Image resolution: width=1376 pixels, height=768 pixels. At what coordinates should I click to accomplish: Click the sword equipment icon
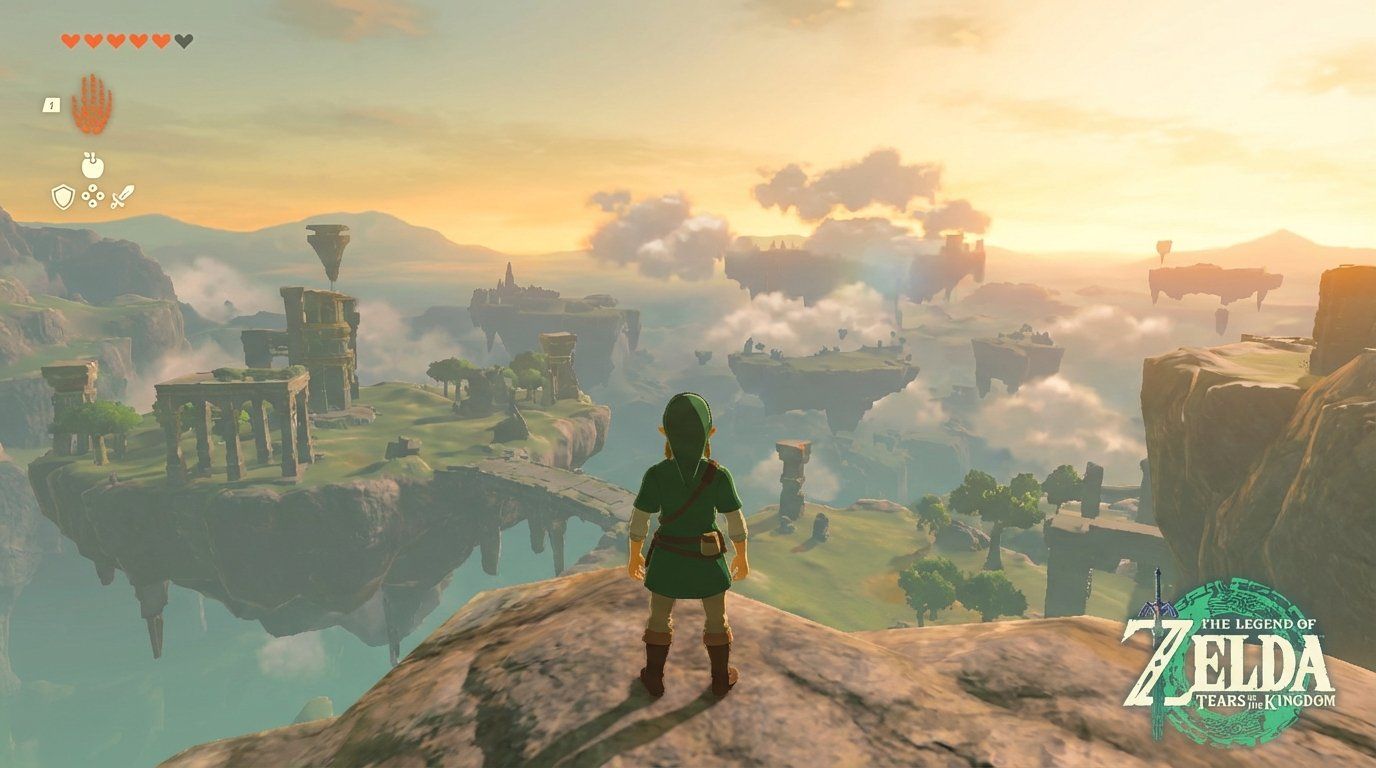pyautogui.click(x=122, y=197)
